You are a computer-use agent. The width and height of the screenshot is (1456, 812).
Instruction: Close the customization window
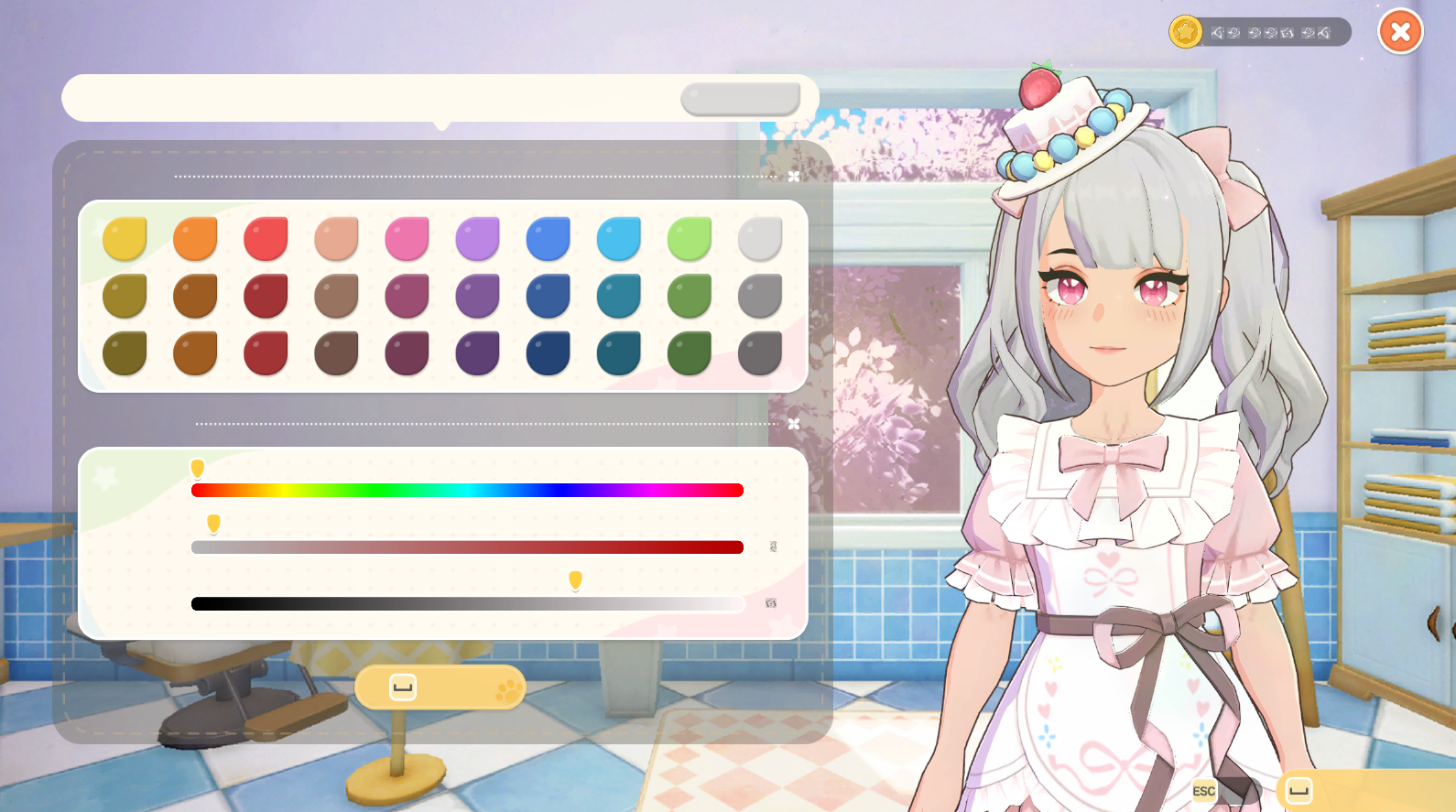click(x=1400, y=31)
